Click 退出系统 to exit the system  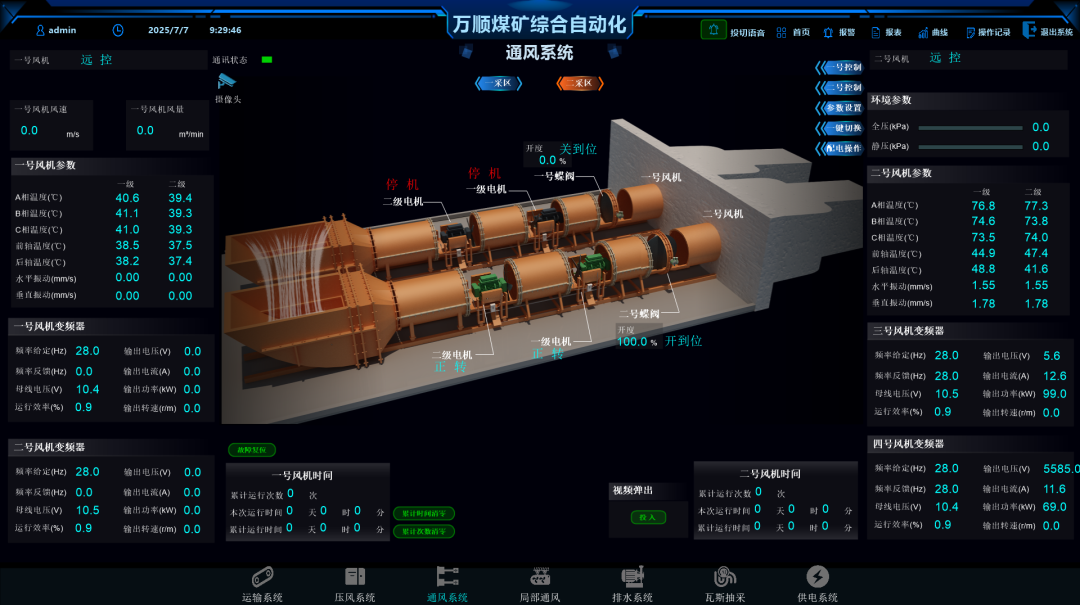(x=1047, y=32)
